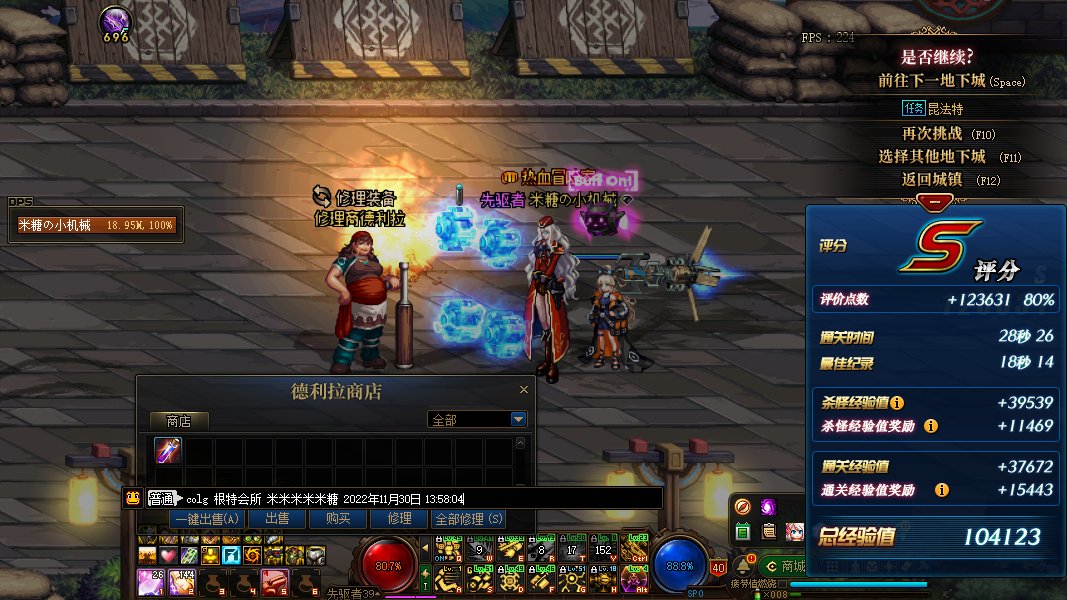Switch to the 商店 tab
Screen dimensions: 1067x600
pyautogui.click(x=179, y=421)
